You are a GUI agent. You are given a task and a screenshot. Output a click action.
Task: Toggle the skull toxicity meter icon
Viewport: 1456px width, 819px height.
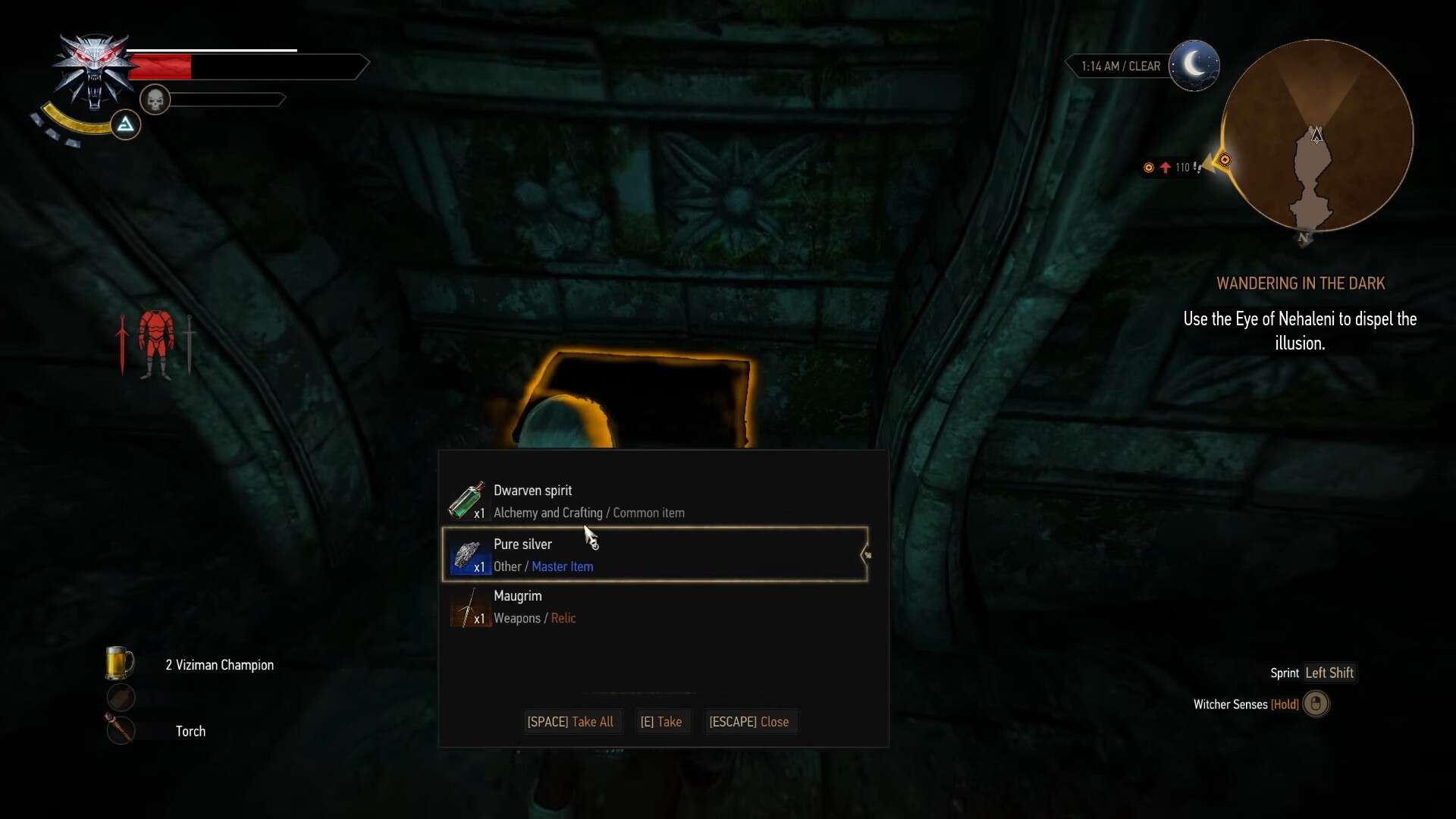pyautogui.click(x=156, y=99)
